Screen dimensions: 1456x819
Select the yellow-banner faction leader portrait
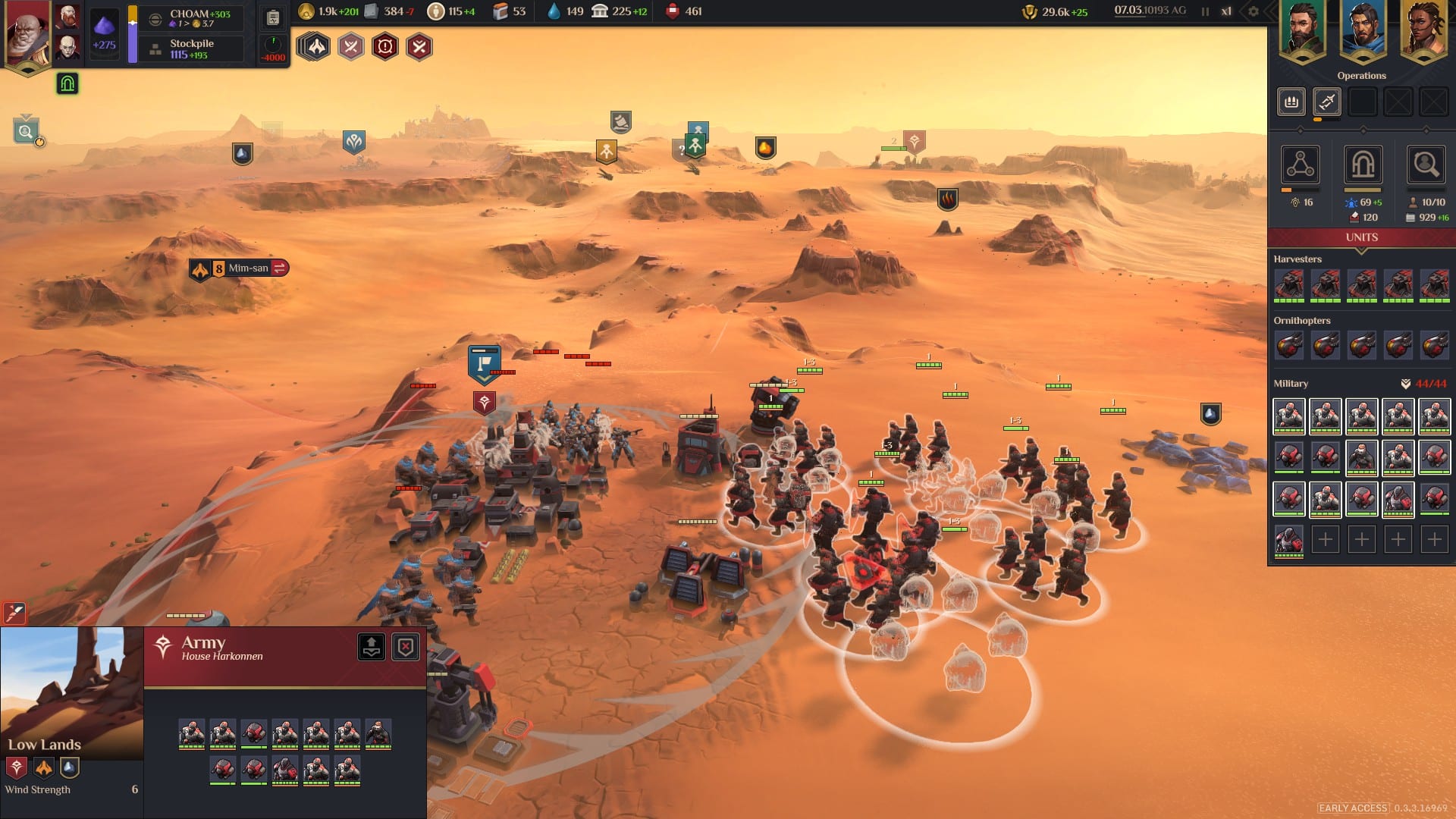coord(1423,30)
